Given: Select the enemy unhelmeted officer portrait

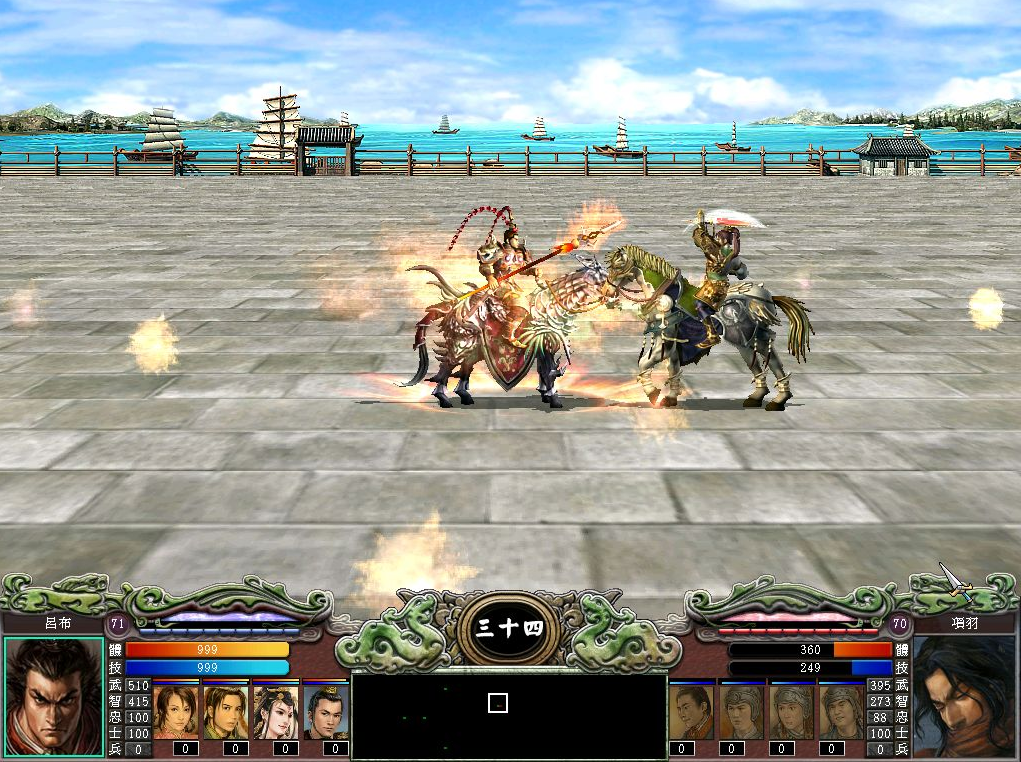Looking at the screenshot, I should click(691, 711).
